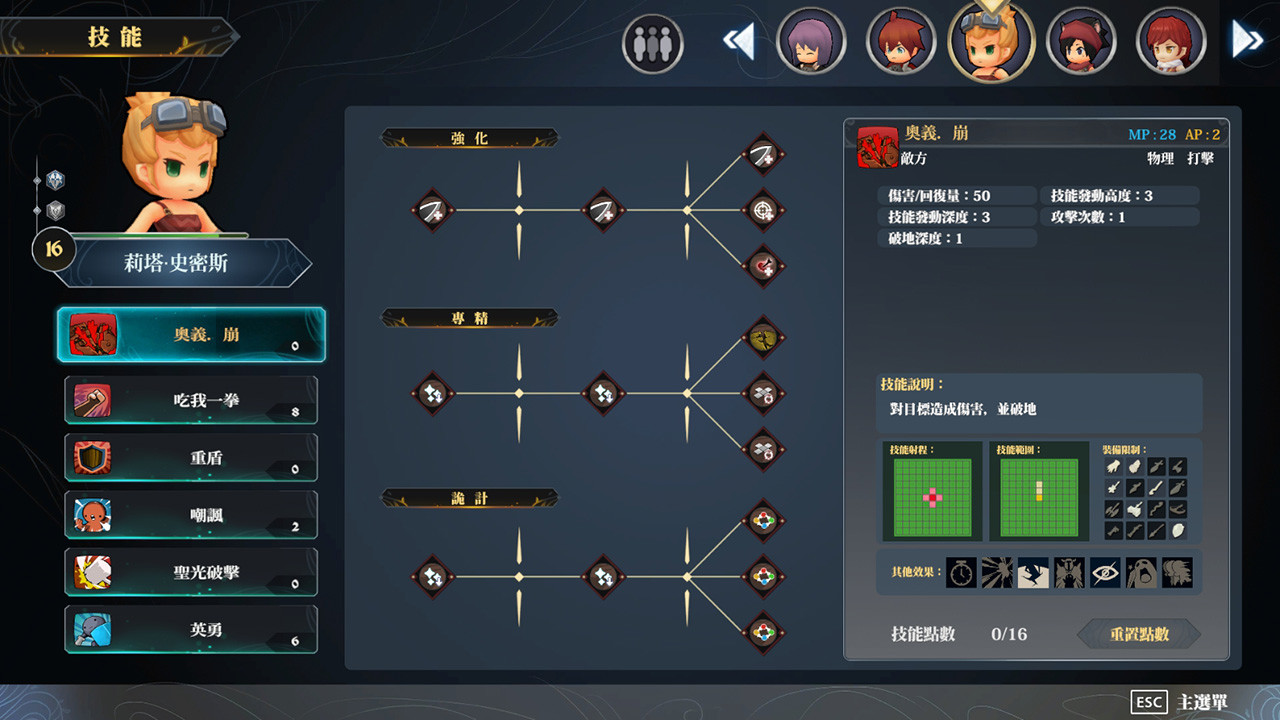Click the party overview icon near the portraits
The height and width of the screenshot is (720, 1280).
click(x=652, y=41)
